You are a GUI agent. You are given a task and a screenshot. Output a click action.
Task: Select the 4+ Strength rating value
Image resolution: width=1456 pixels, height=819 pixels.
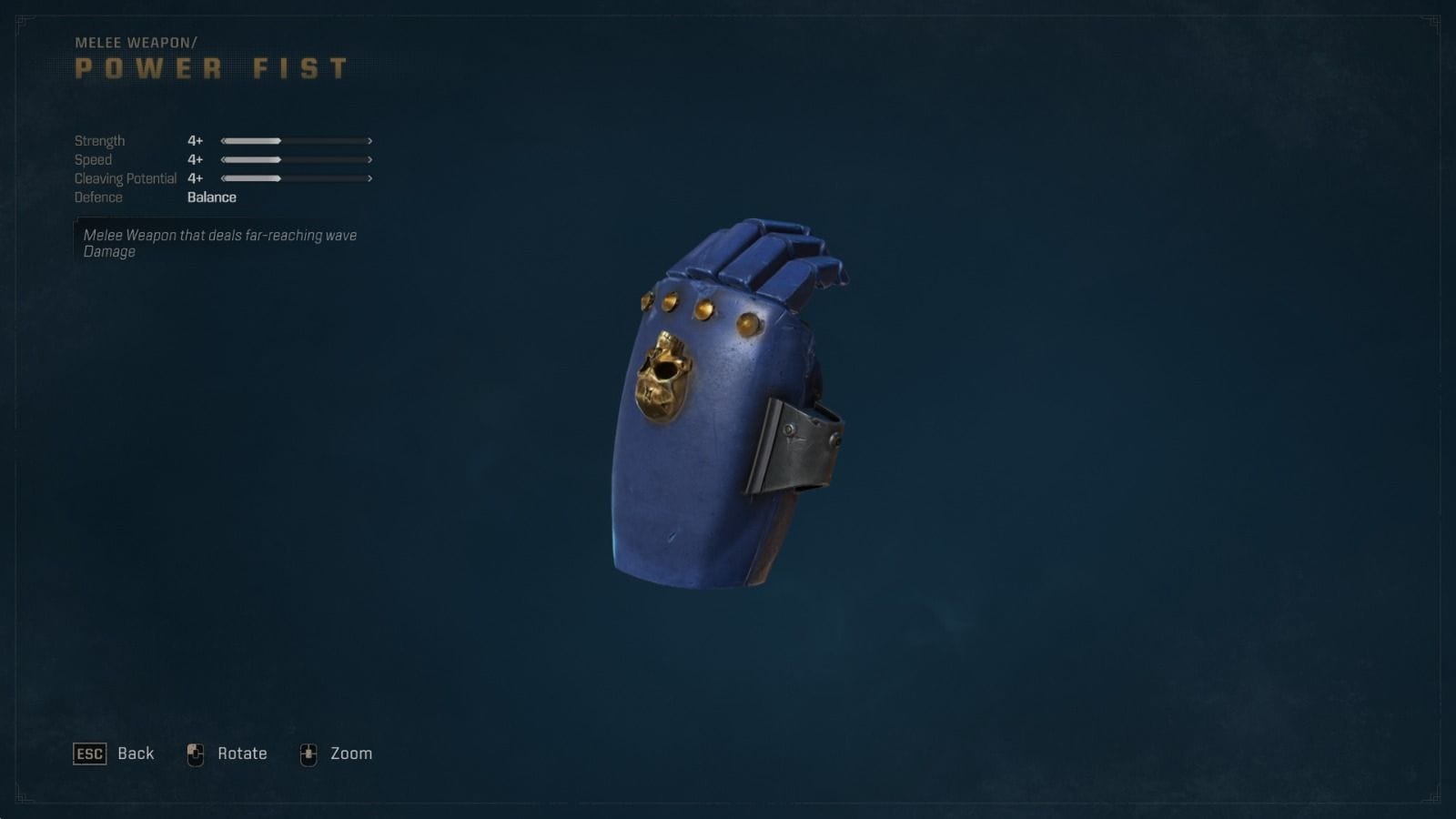[x=193, y=140]
